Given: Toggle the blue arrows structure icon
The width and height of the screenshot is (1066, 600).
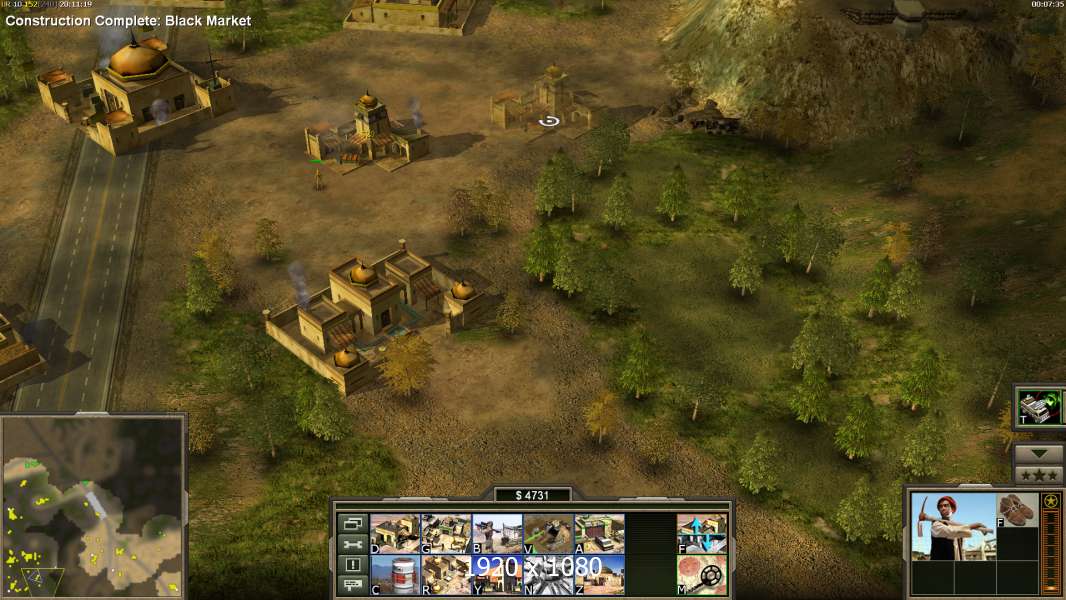Looking at the screenshot, I should coord(702,534).
